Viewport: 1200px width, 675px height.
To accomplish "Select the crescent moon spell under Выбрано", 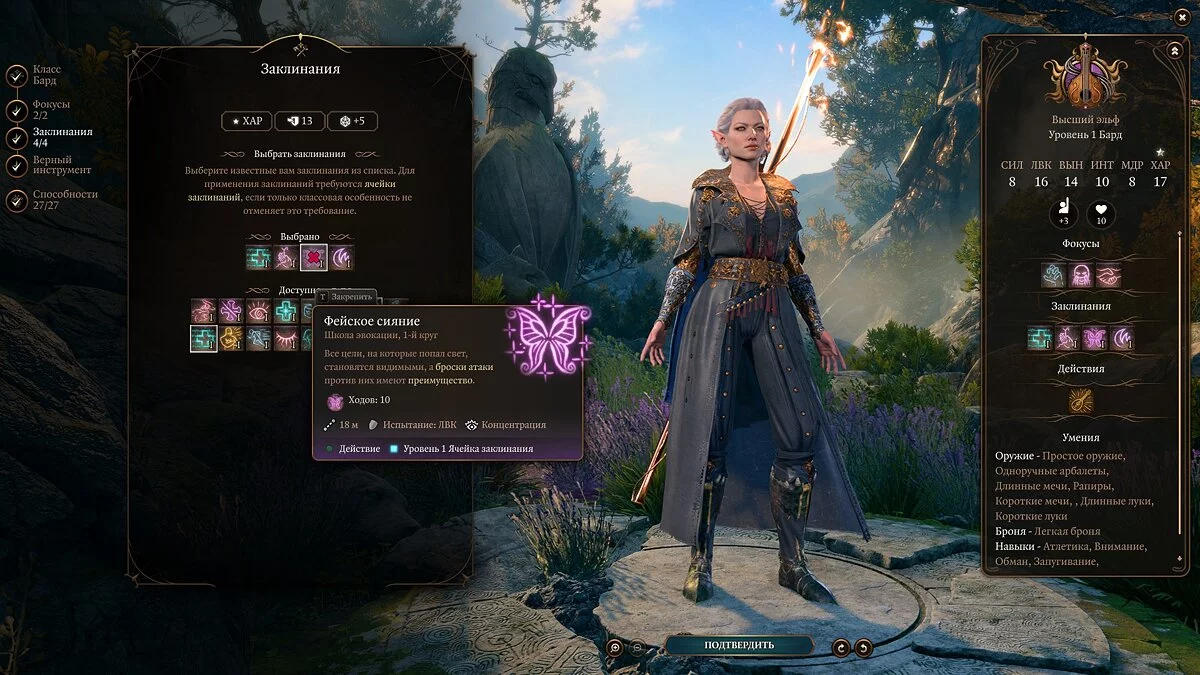I will click(x=342, y=258).
